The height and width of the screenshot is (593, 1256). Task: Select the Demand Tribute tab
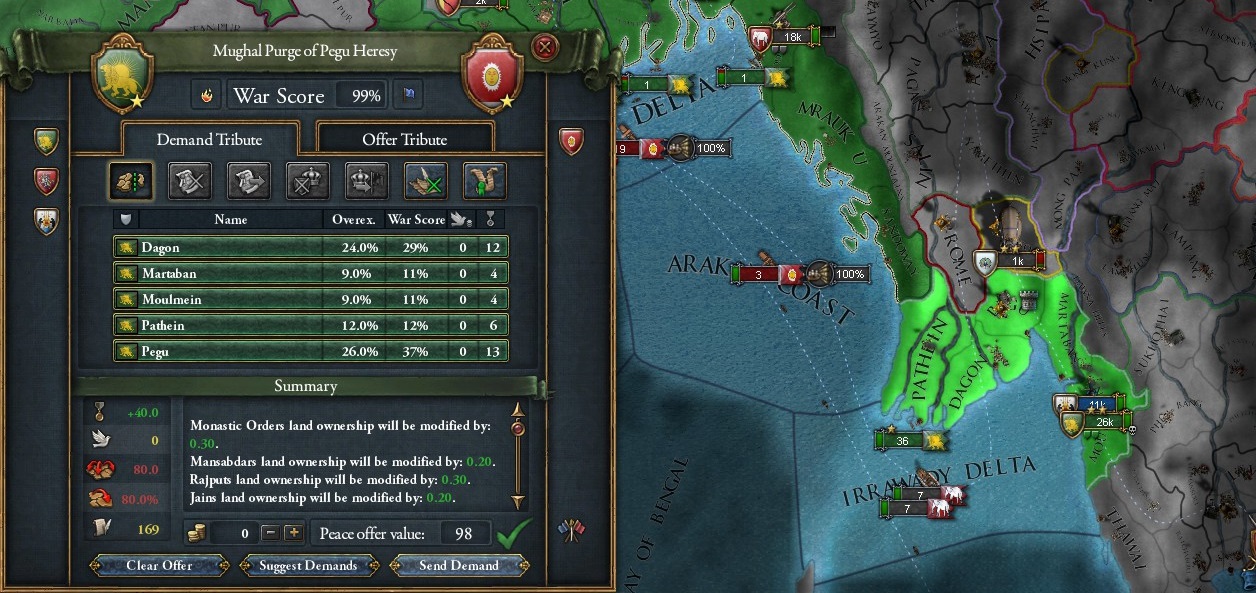coord(209,139)
